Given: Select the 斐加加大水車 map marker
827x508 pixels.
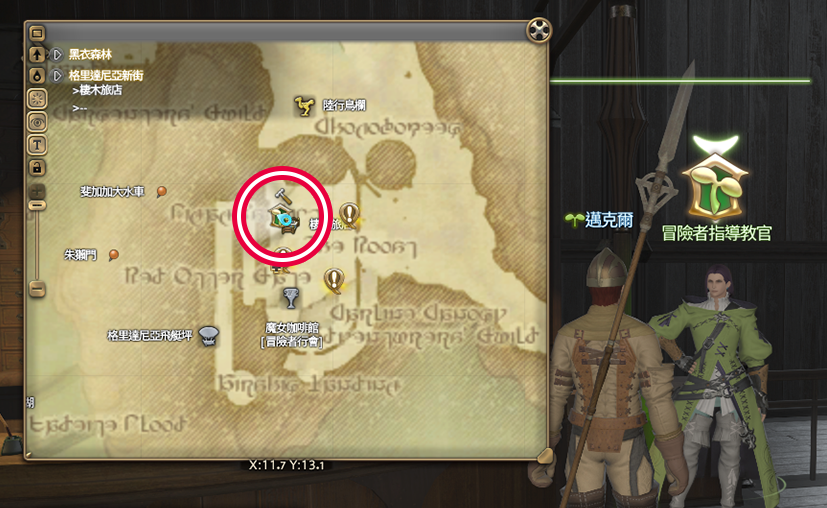Looking at the screenshot, I should pyautogui.click(x=162, y=191).
